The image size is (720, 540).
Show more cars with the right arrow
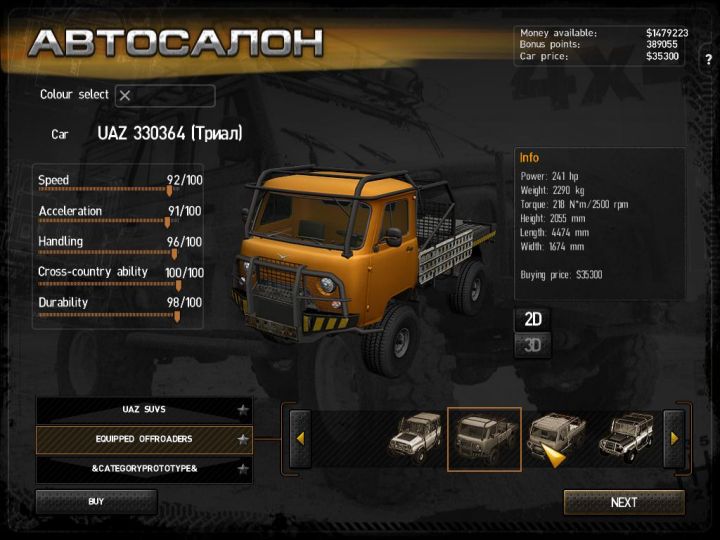click(674, 438)
